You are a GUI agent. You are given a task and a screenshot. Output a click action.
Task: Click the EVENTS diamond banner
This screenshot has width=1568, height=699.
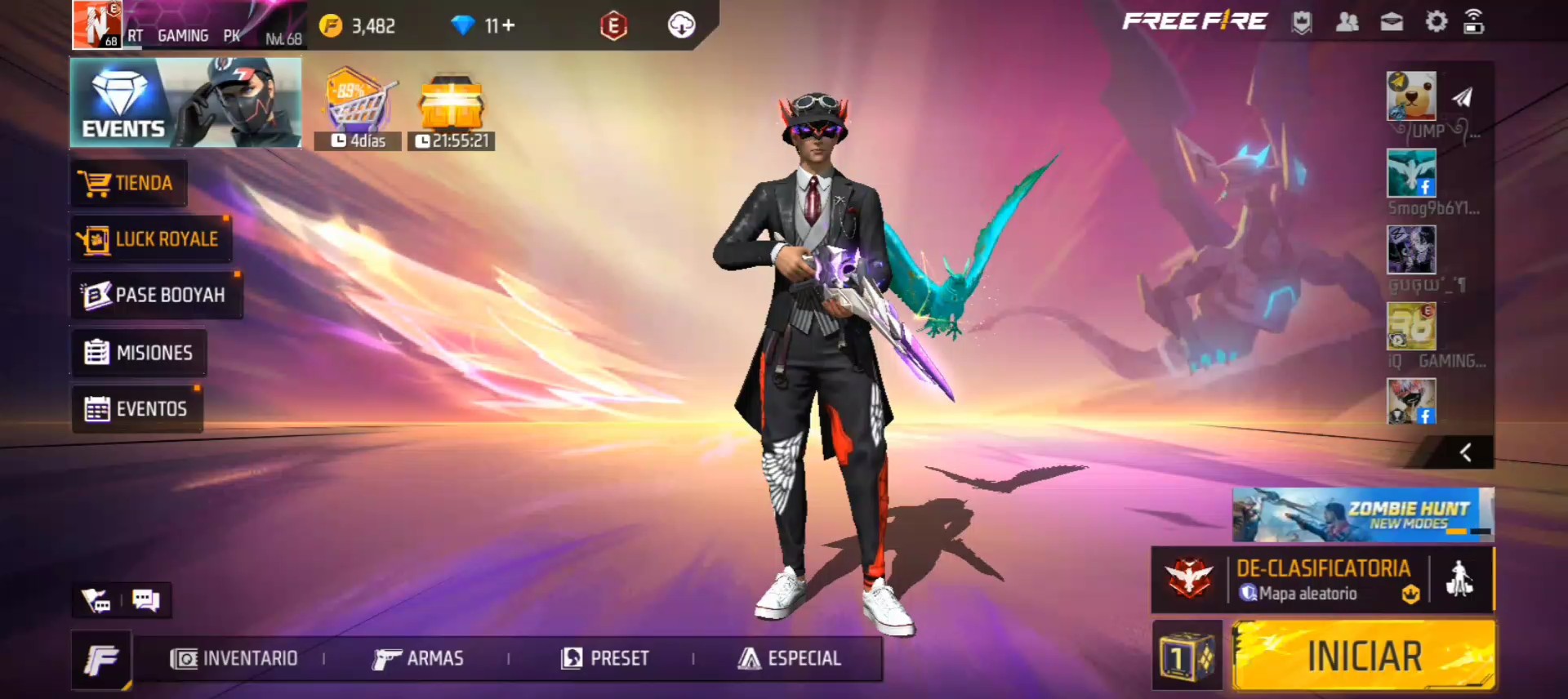tap(185, 103)
